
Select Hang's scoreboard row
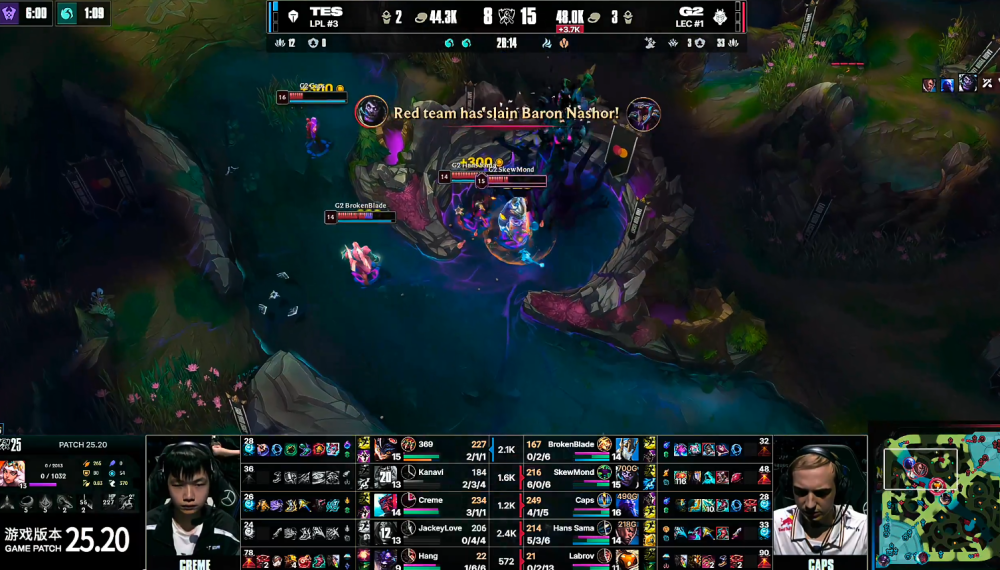point(432,557)
